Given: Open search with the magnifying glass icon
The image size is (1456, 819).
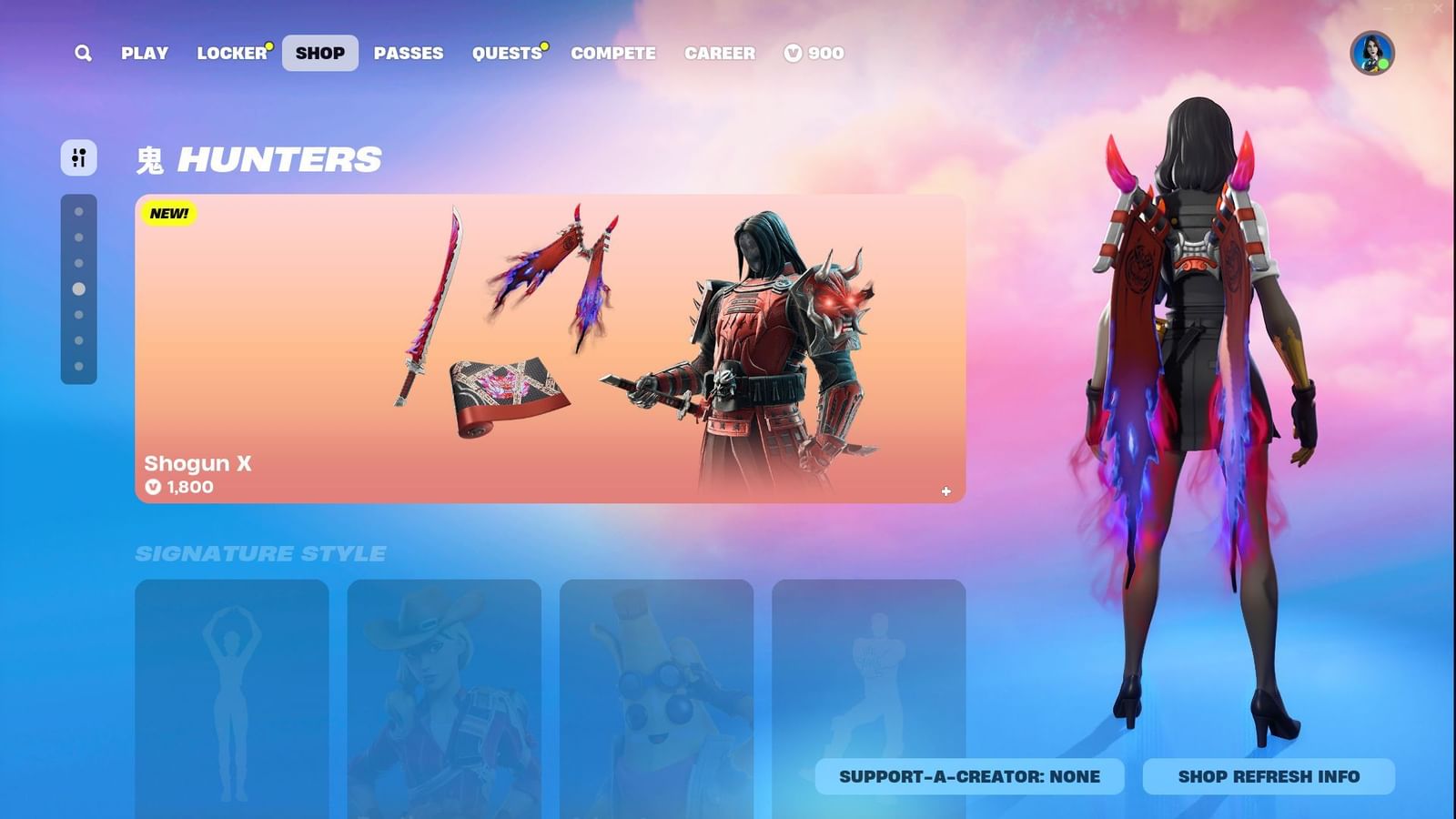Looking at the screenshot, I should pyautogui.click(x=82, y=53).
